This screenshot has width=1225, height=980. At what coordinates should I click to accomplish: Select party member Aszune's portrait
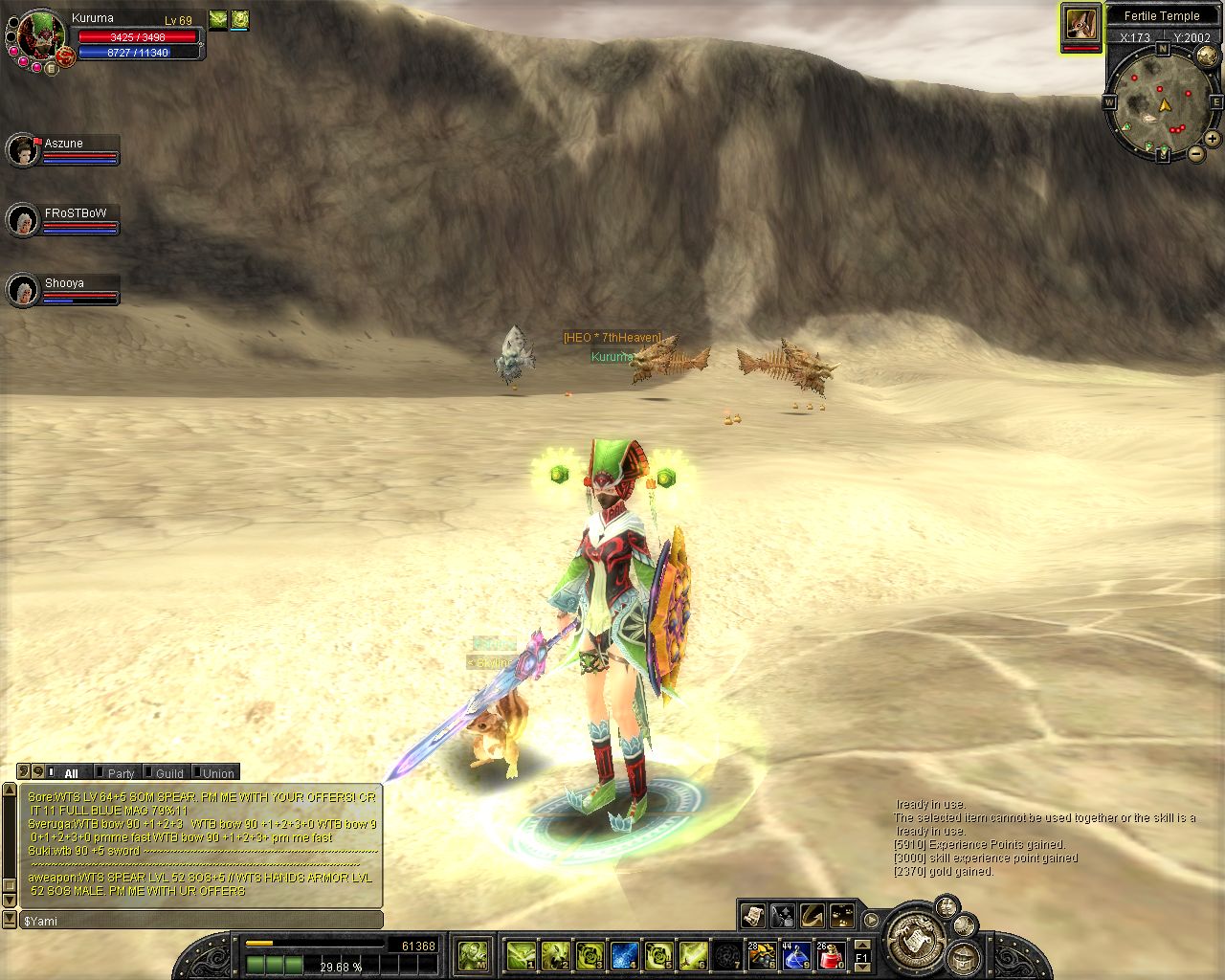21,150
